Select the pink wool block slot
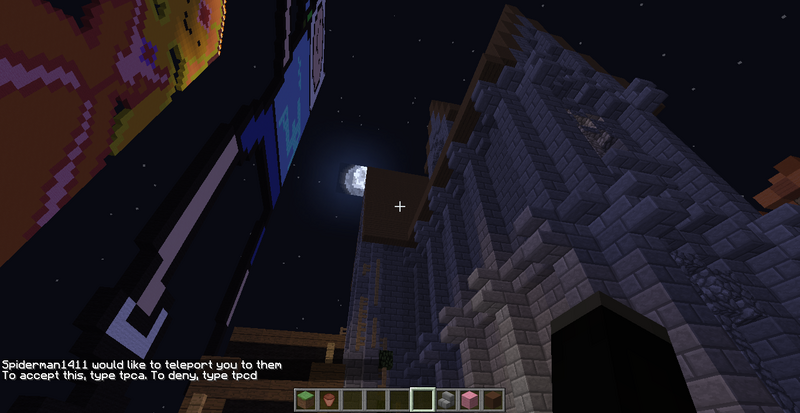This screenshot has height=413, width=800. click(x=470, y=401)
